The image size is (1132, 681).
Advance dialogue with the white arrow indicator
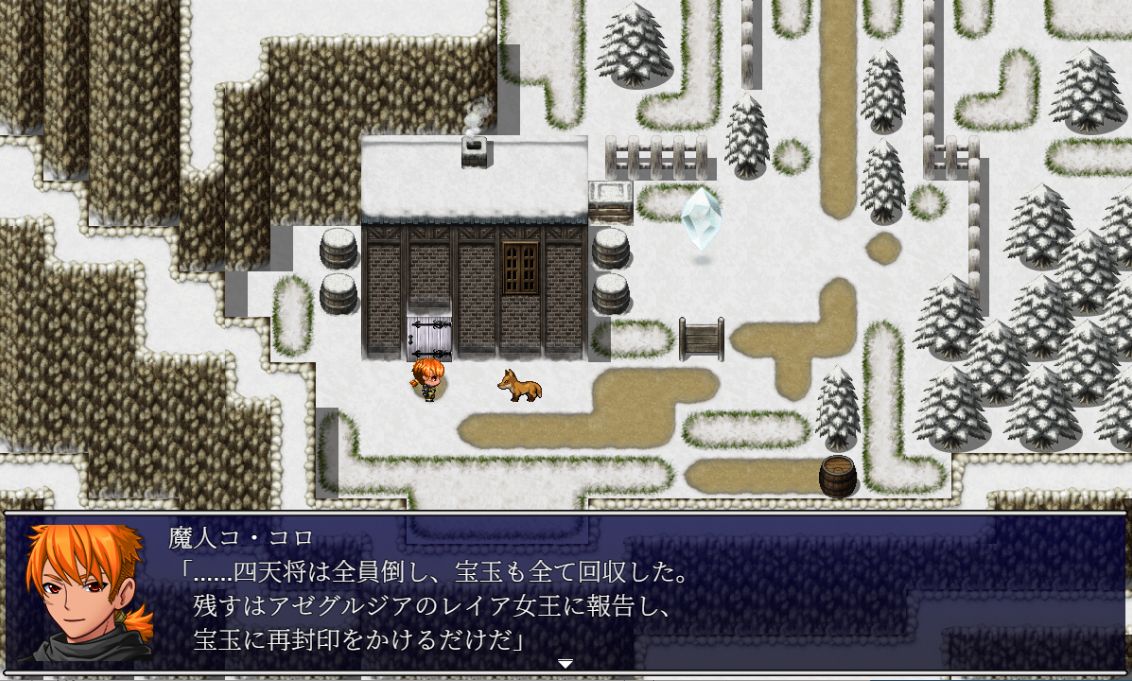(565, 663)
